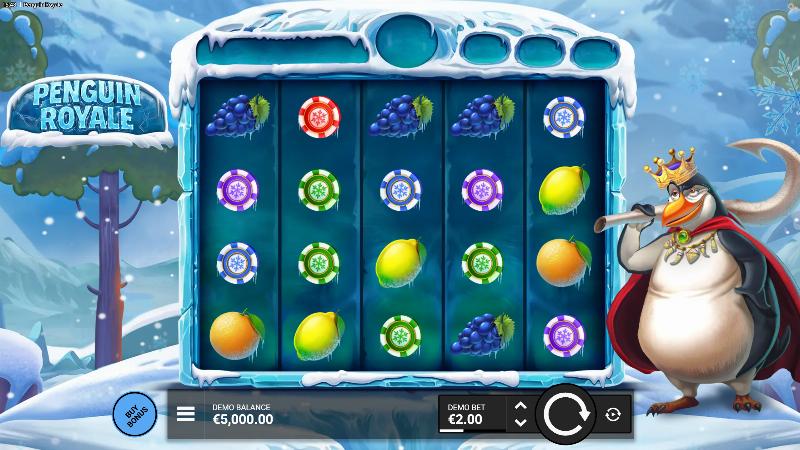
Task: Open the hamburger menu
Action: coord(186,414)
